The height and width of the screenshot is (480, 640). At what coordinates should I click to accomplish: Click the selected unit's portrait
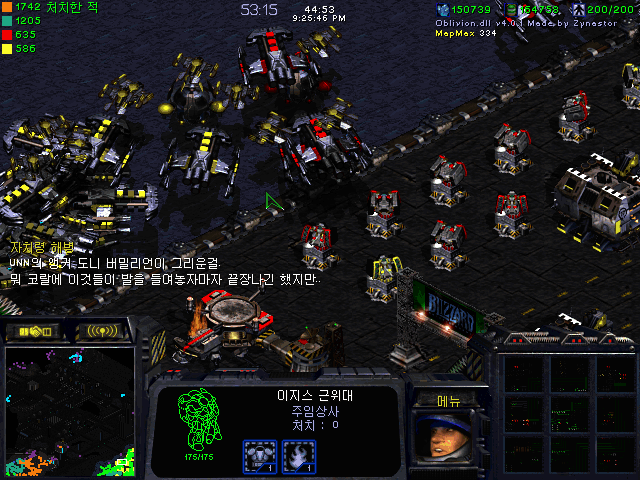tap(447, 439)
